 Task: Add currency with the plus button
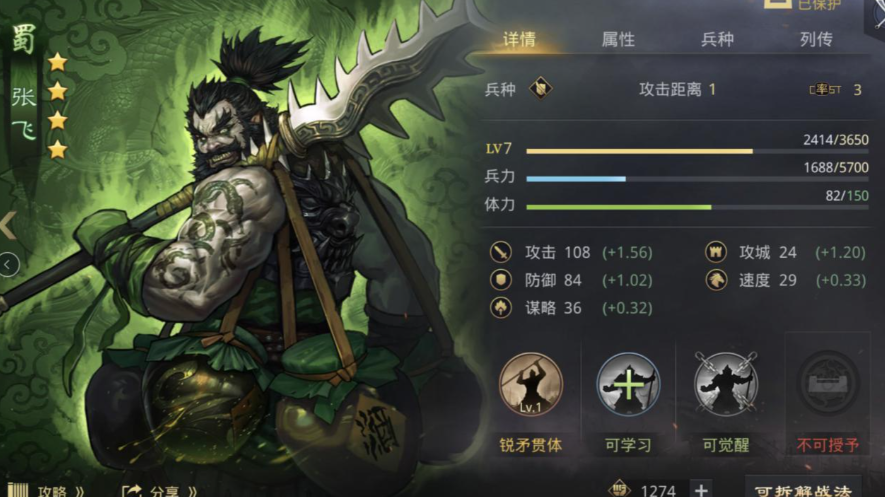coord(702,489)
